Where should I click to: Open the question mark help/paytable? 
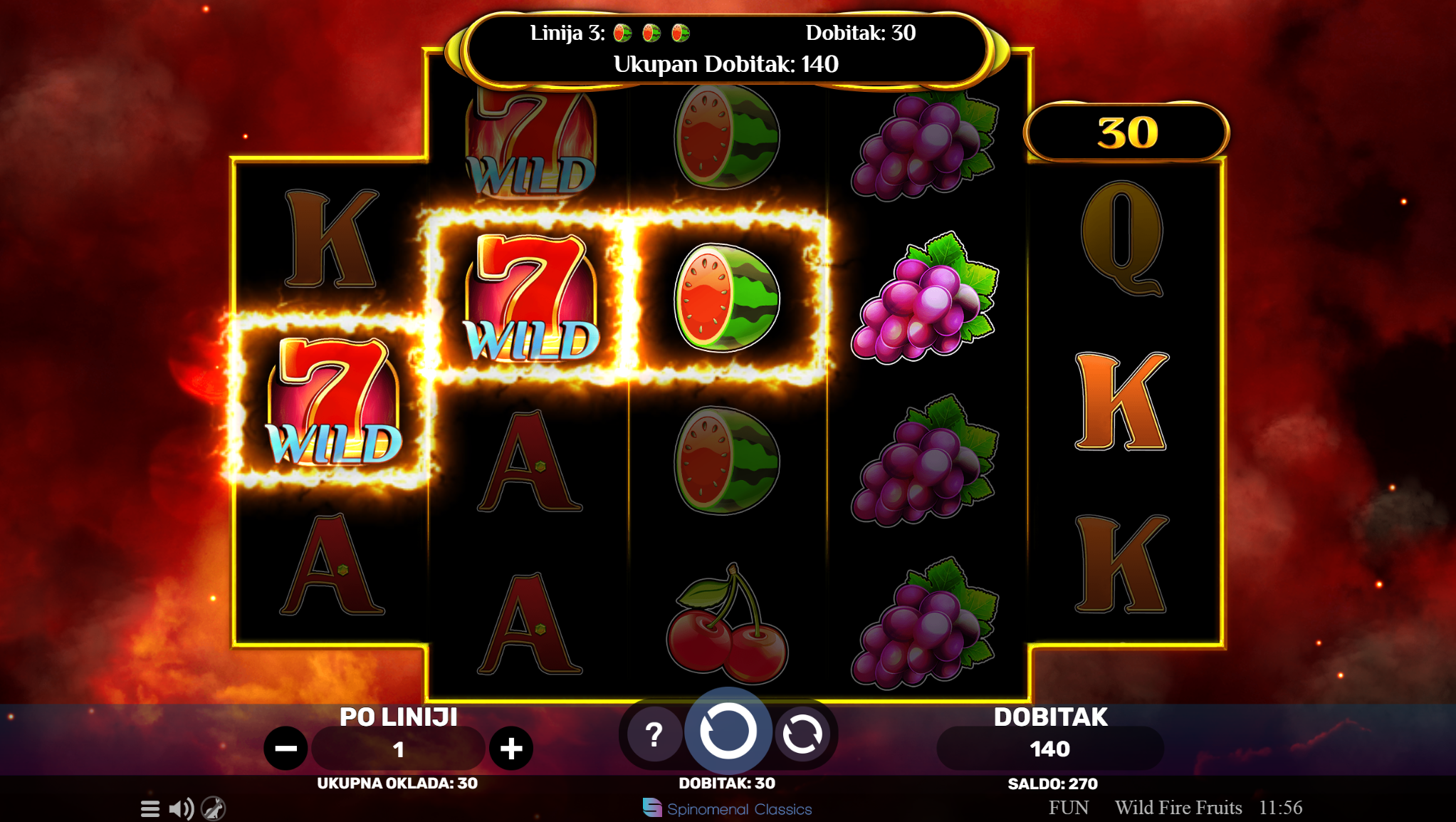pos(654,734)
